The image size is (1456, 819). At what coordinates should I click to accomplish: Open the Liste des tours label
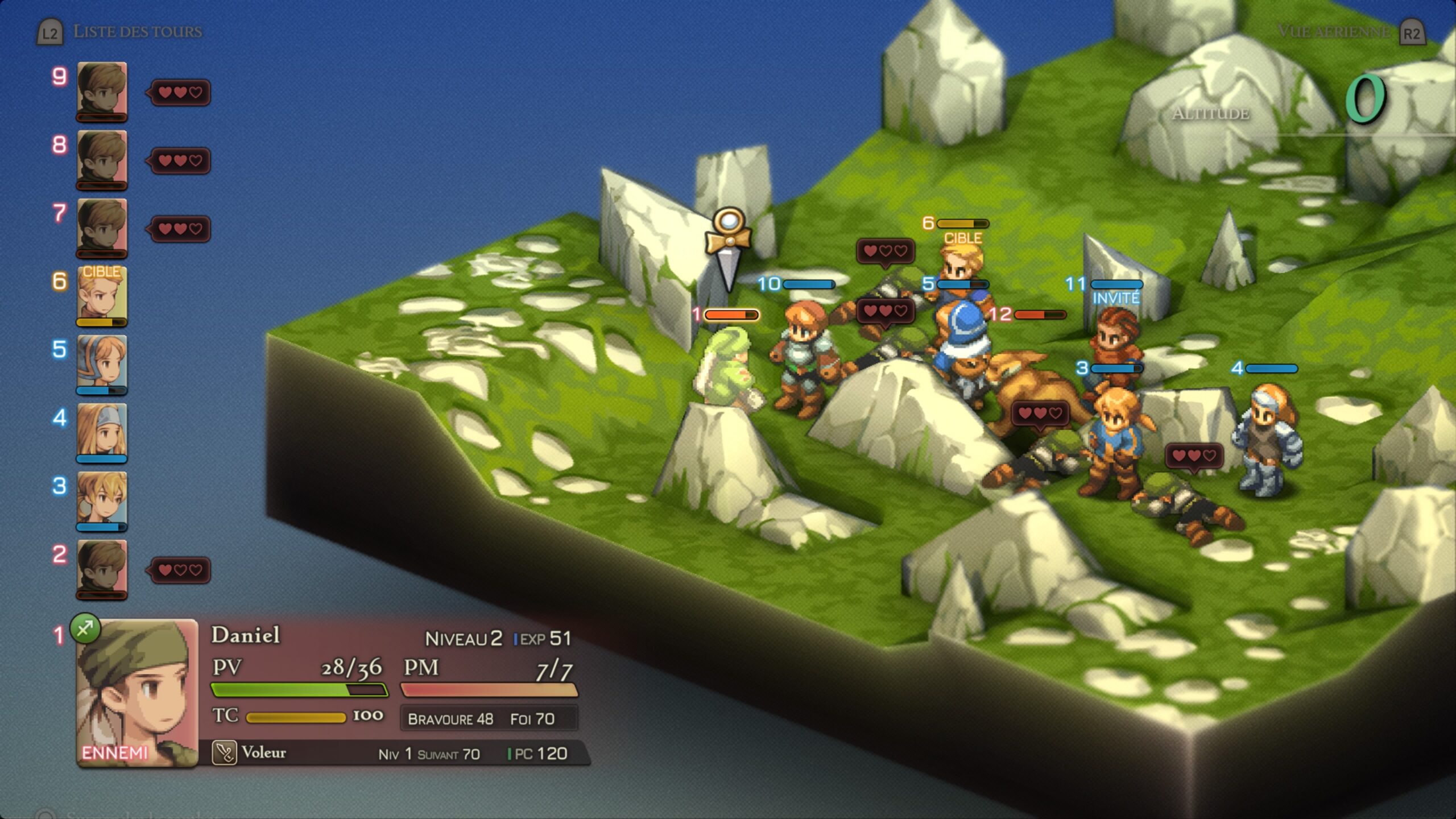pos(137,31)
